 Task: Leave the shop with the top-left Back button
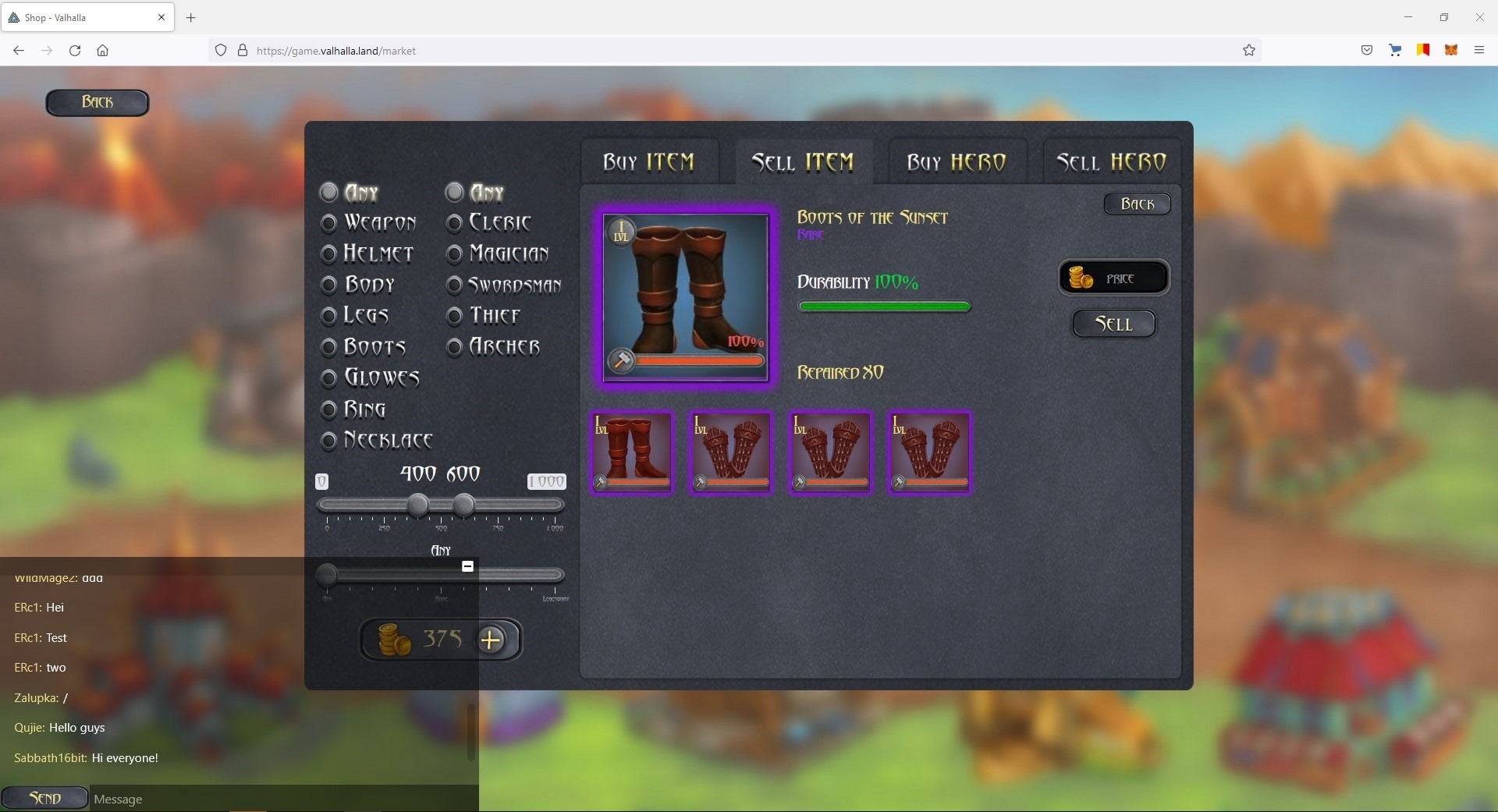(98, 102)
